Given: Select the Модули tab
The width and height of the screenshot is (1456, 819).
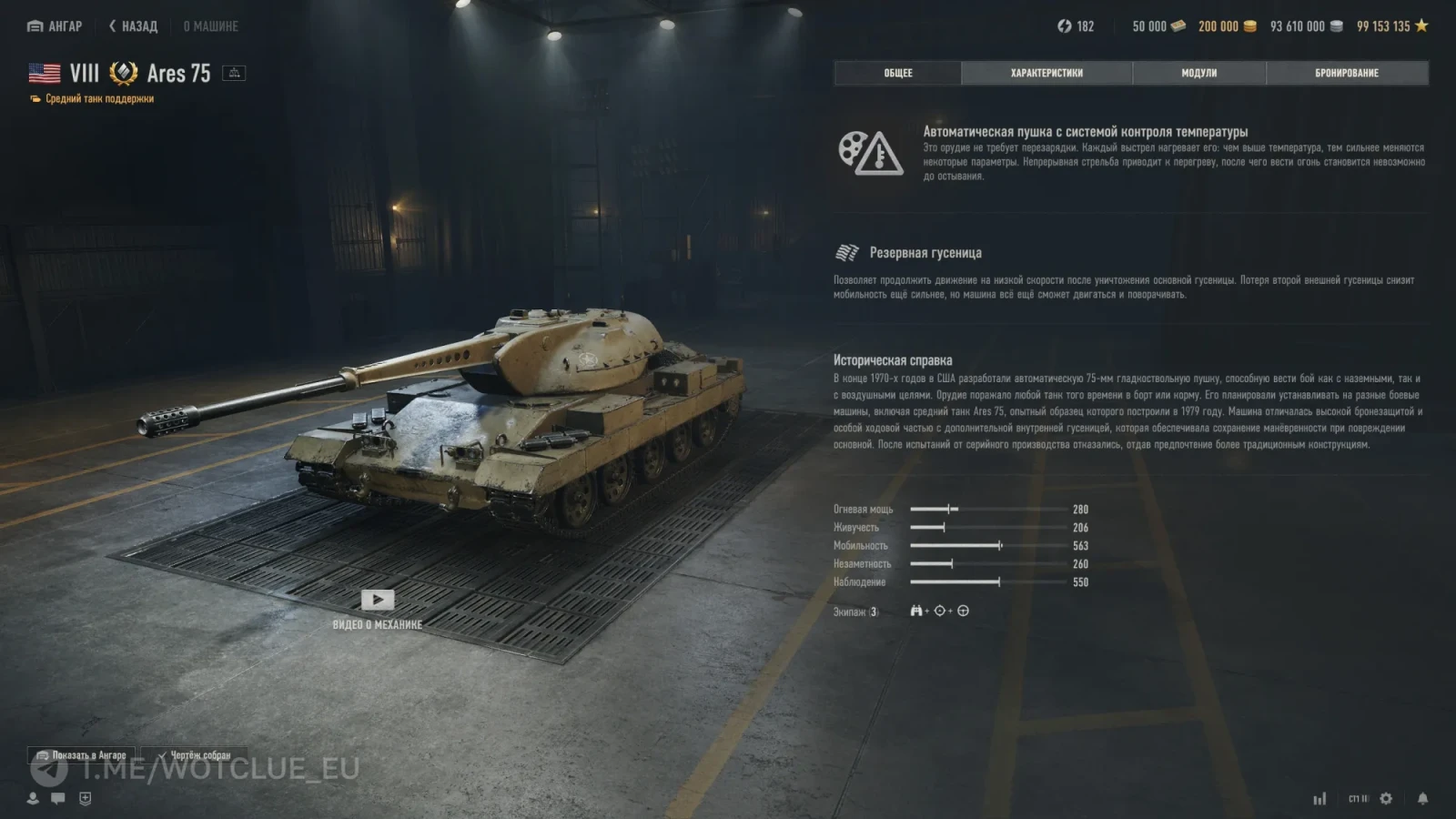Looking at the screenshot, I should [1198, 73].
